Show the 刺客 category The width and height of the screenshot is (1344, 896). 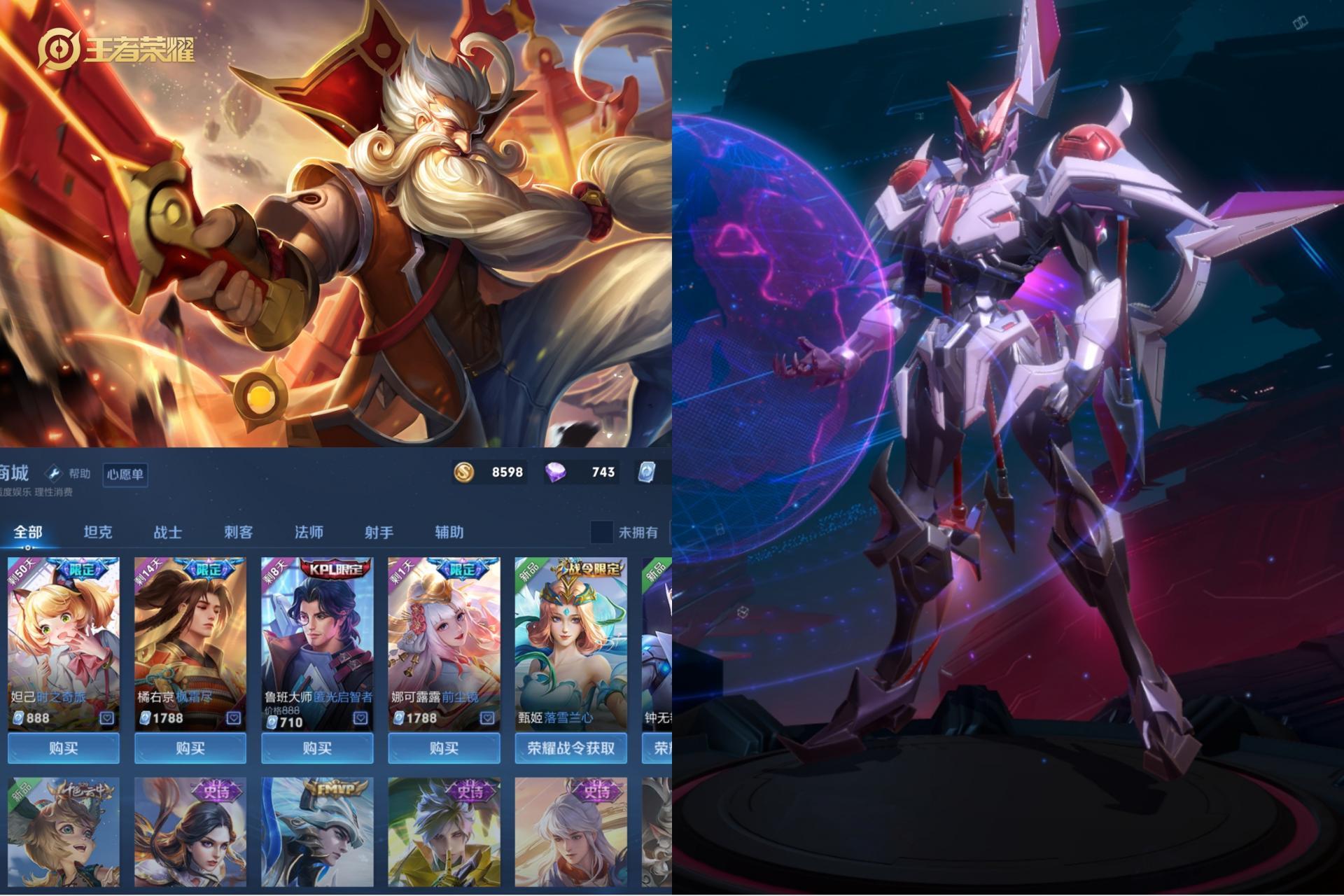click(238, 532)
